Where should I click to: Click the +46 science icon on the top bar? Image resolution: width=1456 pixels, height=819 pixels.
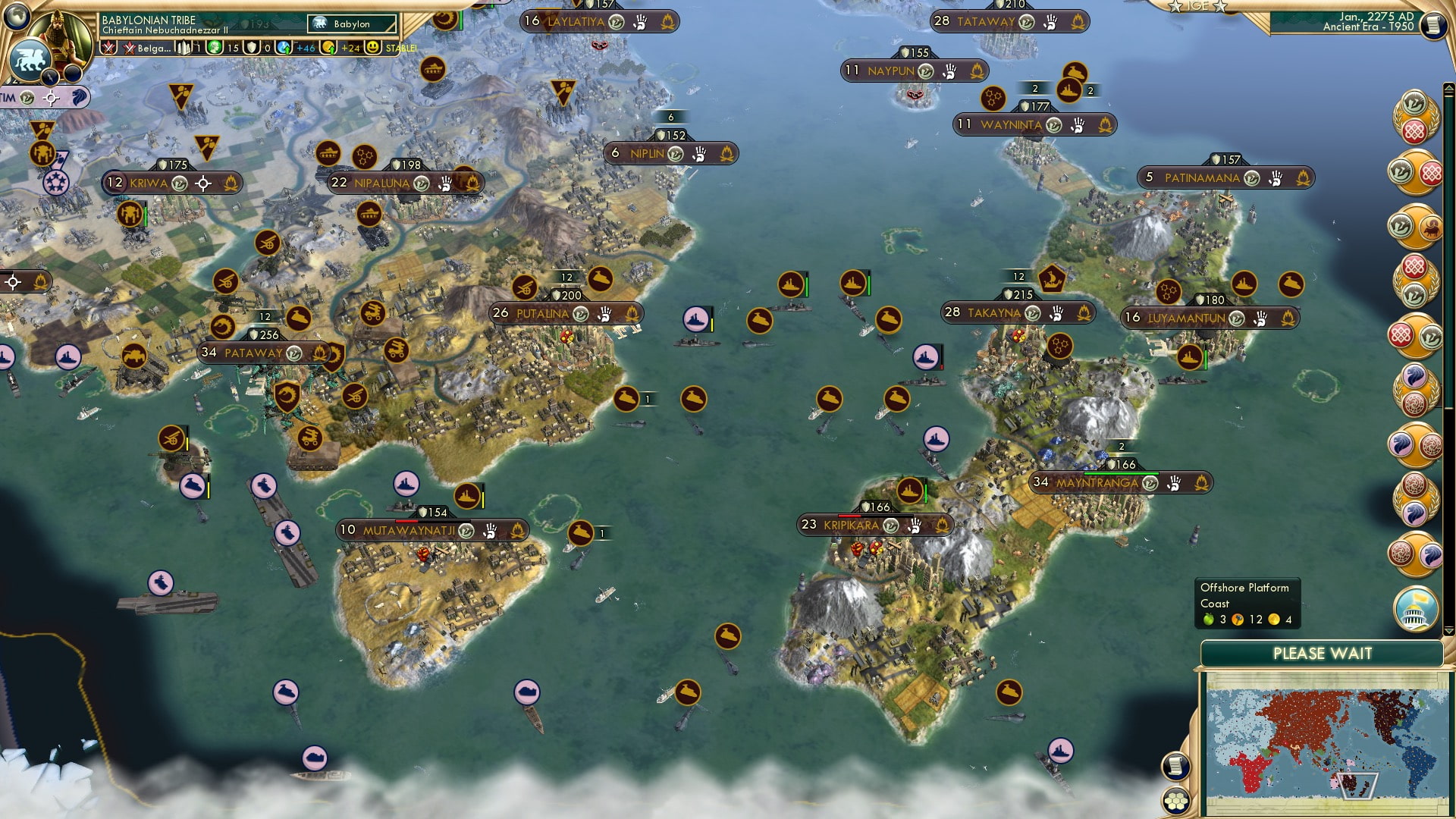tap(283, 47)
